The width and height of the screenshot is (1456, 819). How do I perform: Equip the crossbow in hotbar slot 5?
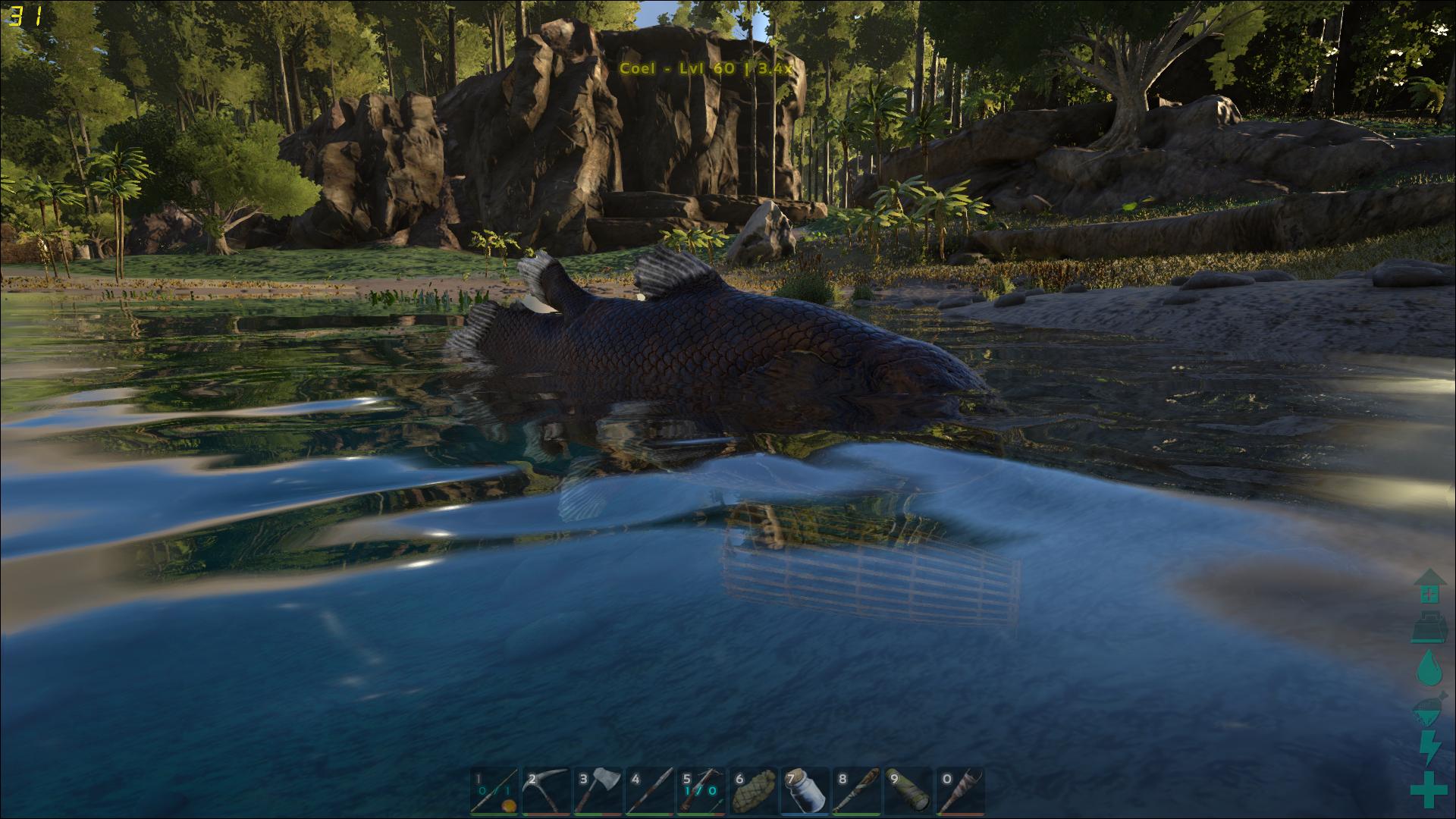701,792
